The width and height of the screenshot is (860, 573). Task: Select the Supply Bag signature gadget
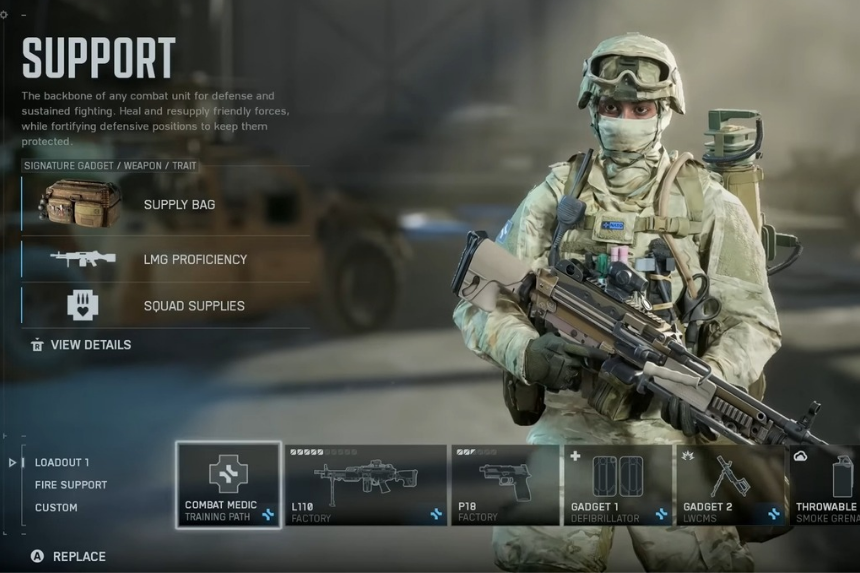165,205
